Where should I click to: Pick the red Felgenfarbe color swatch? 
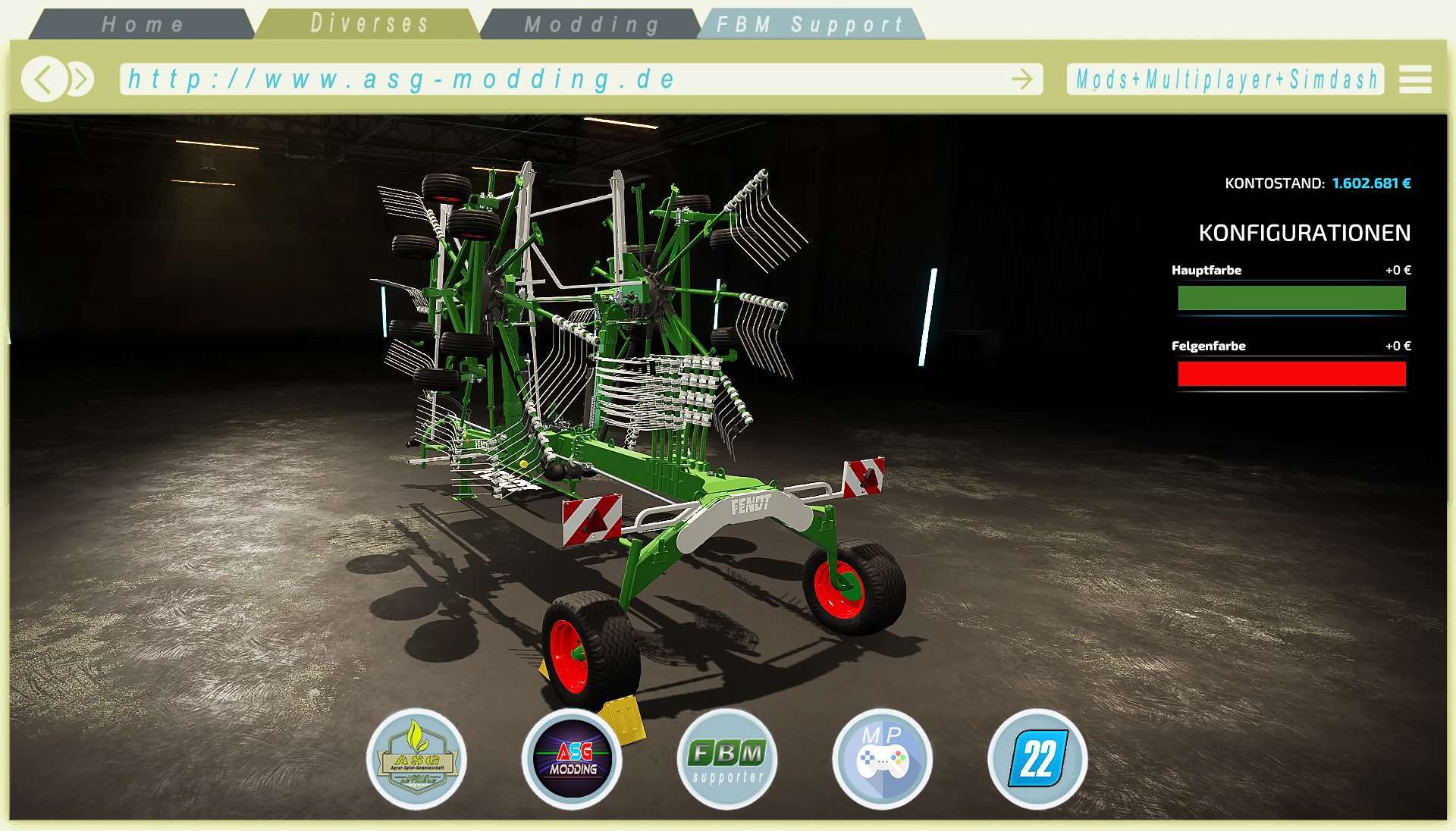(1292, 372)
